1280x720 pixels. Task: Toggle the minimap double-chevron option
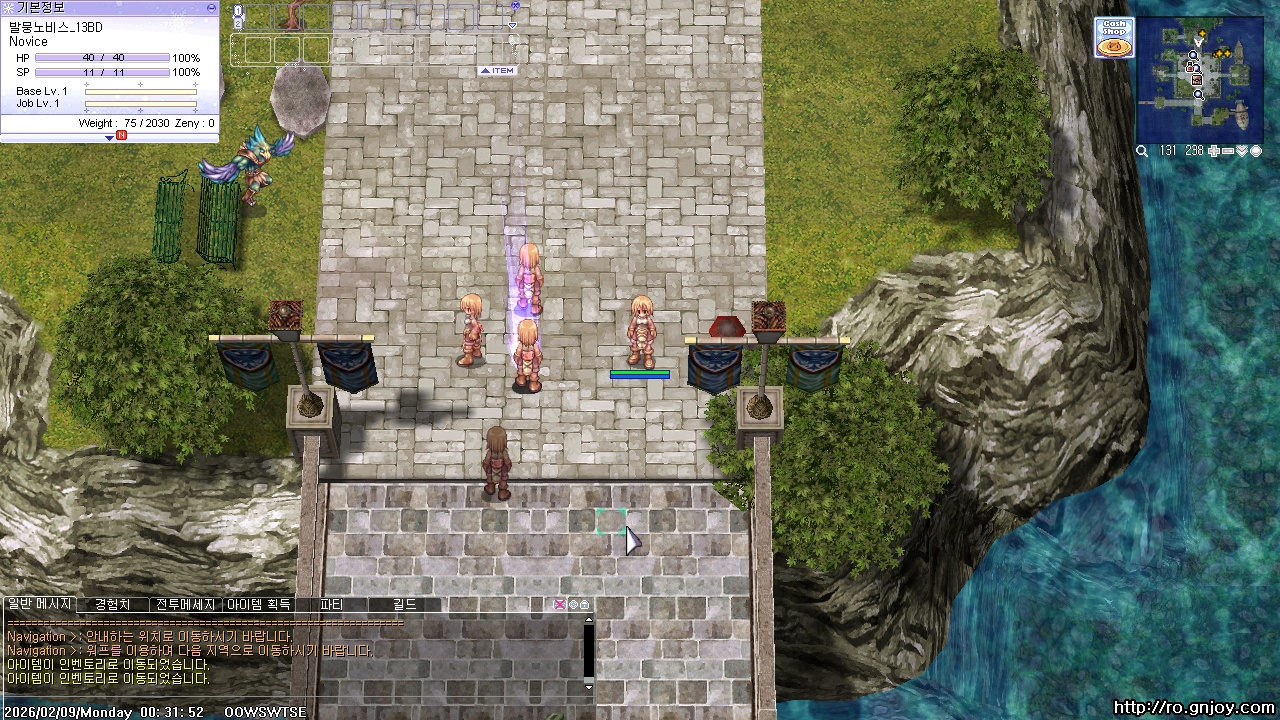point(1242,151)
